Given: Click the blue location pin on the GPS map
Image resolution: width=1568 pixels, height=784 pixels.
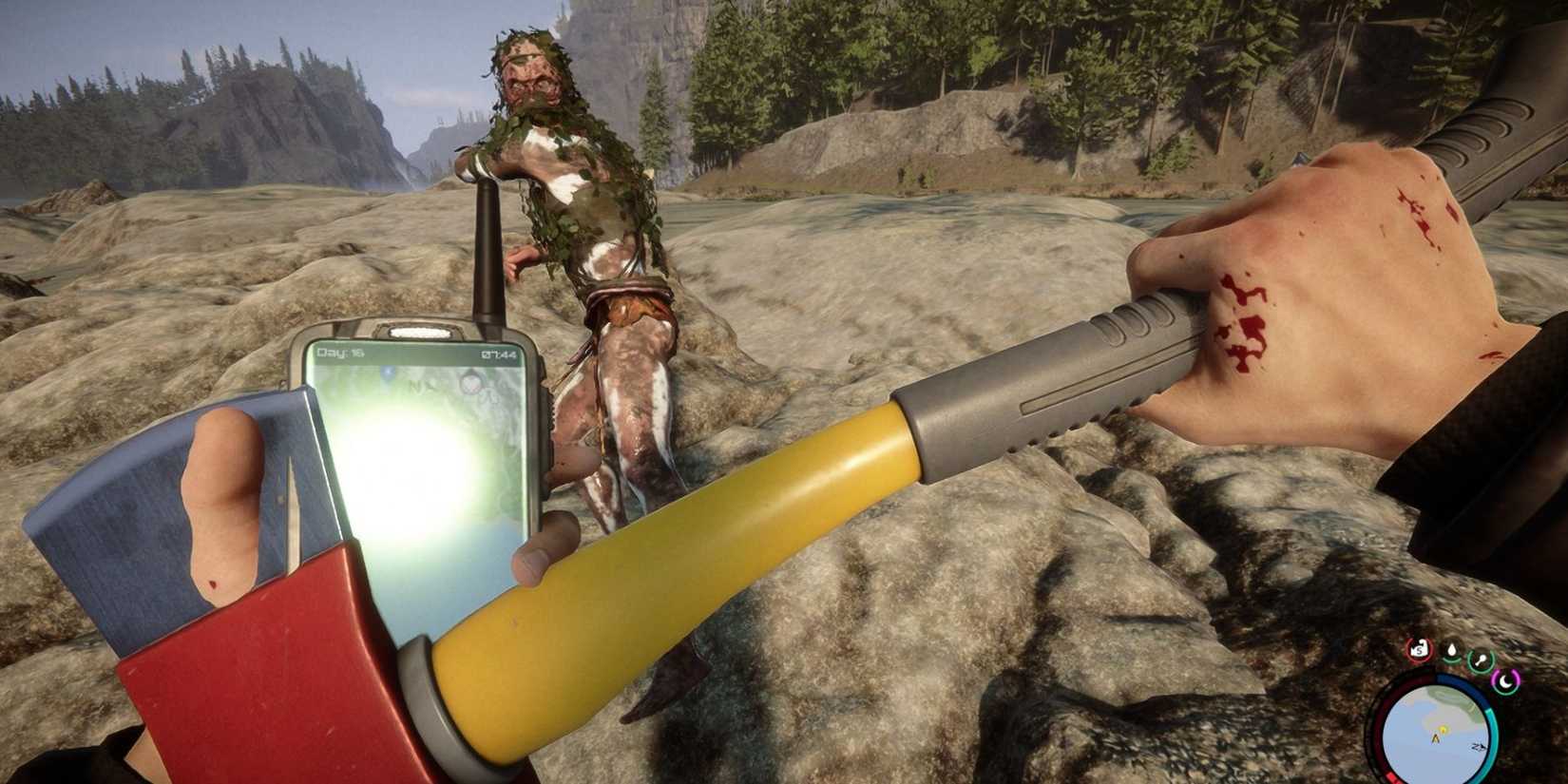Looking at the screenshot, I should point(388,373).
